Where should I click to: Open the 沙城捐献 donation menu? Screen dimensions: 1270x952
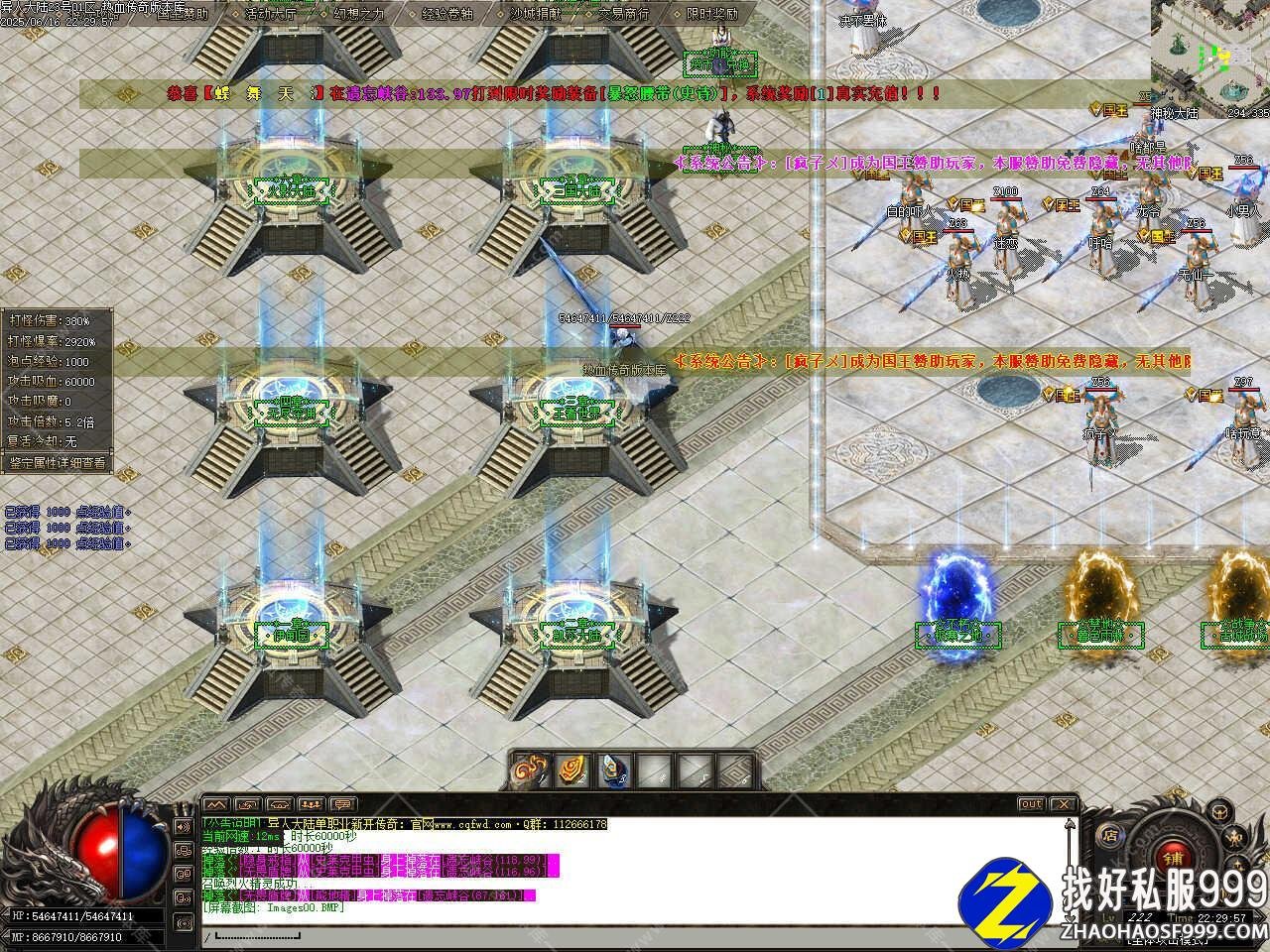(x=535, y=14)
